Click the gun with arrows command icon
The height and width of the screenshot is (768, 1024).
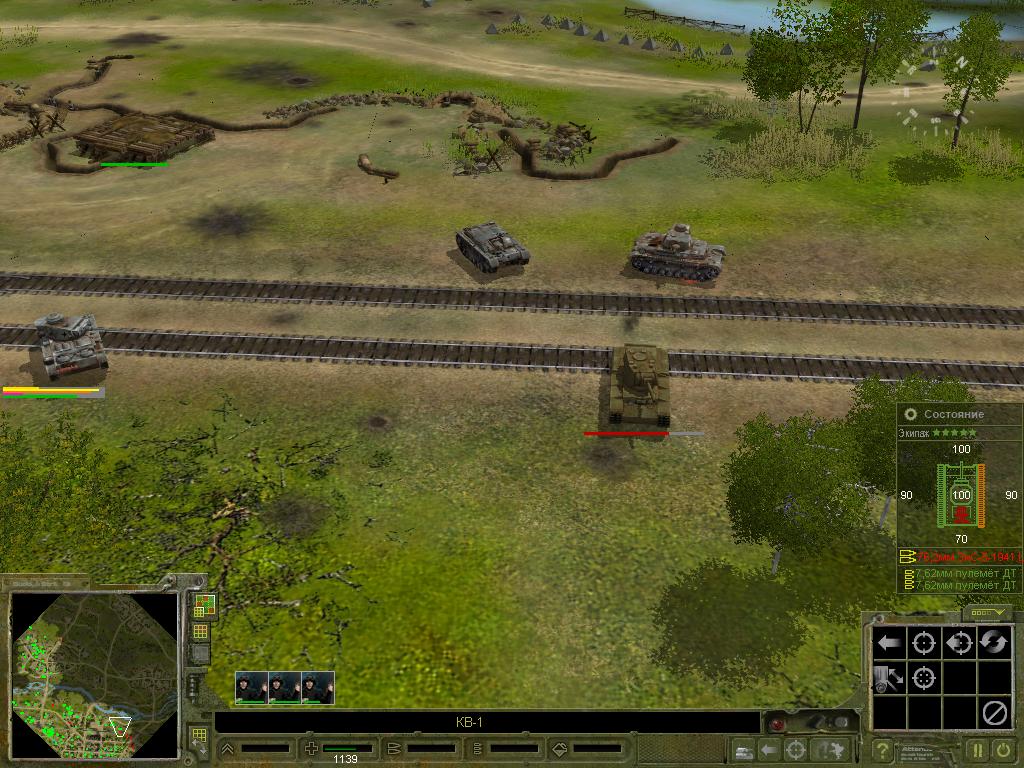pyautogui.click(x=889, y=678)
